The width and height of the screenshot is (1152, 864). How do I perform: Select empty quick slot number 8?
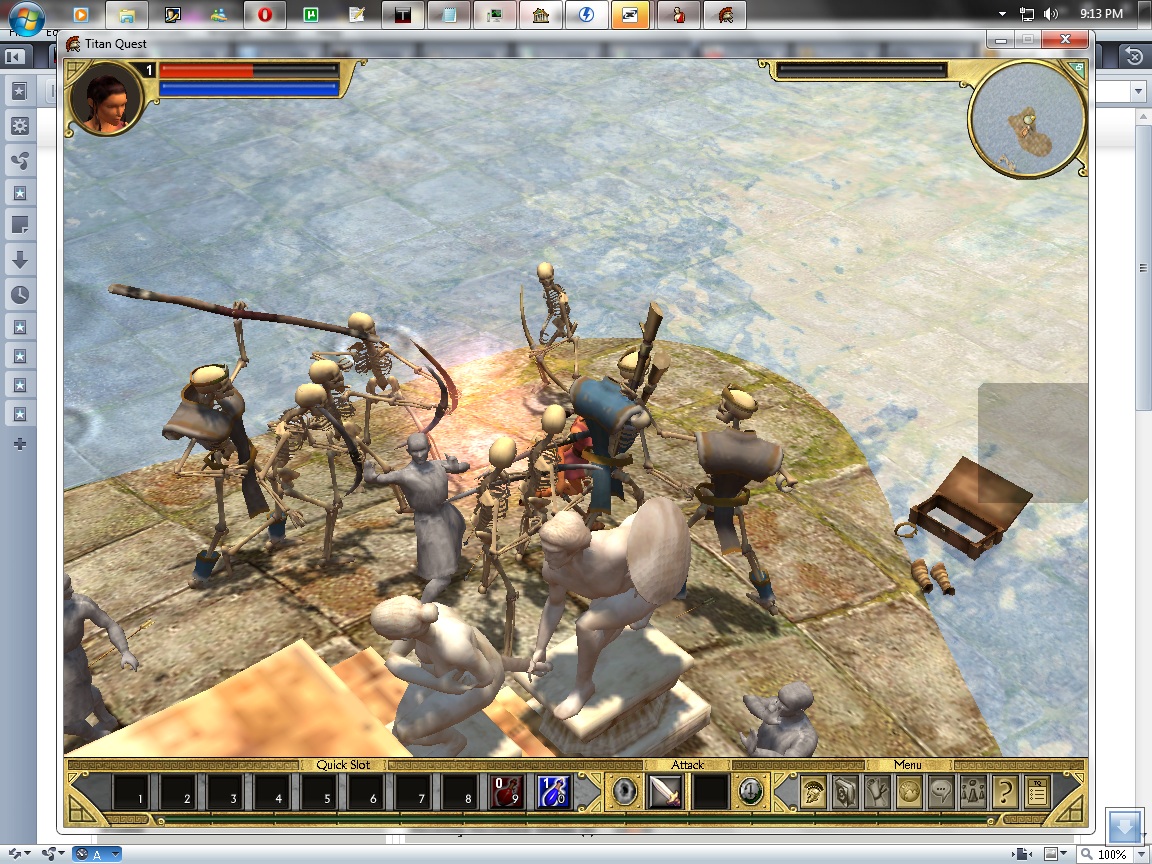click(461, 792)
